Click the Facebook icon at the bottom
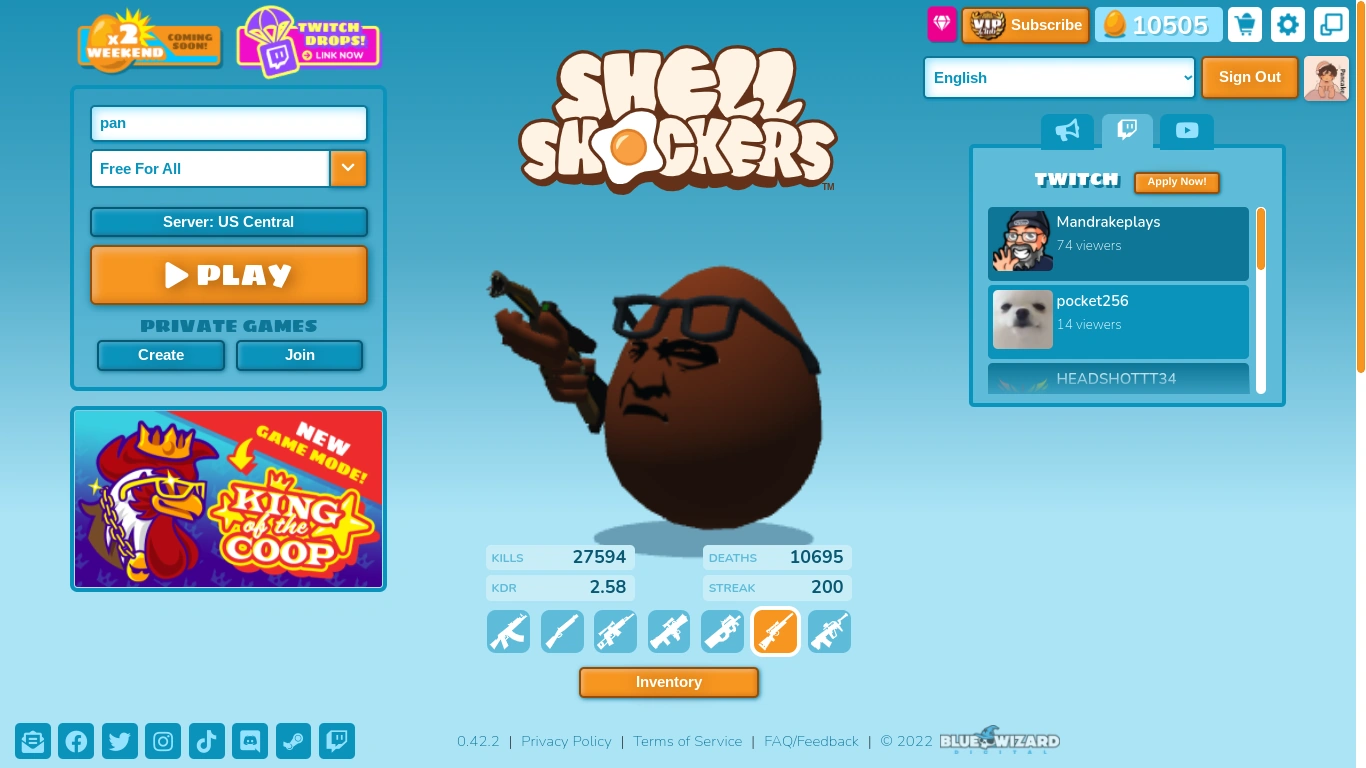Viewport: 1366px width, 768px height. tap(76, 741)
